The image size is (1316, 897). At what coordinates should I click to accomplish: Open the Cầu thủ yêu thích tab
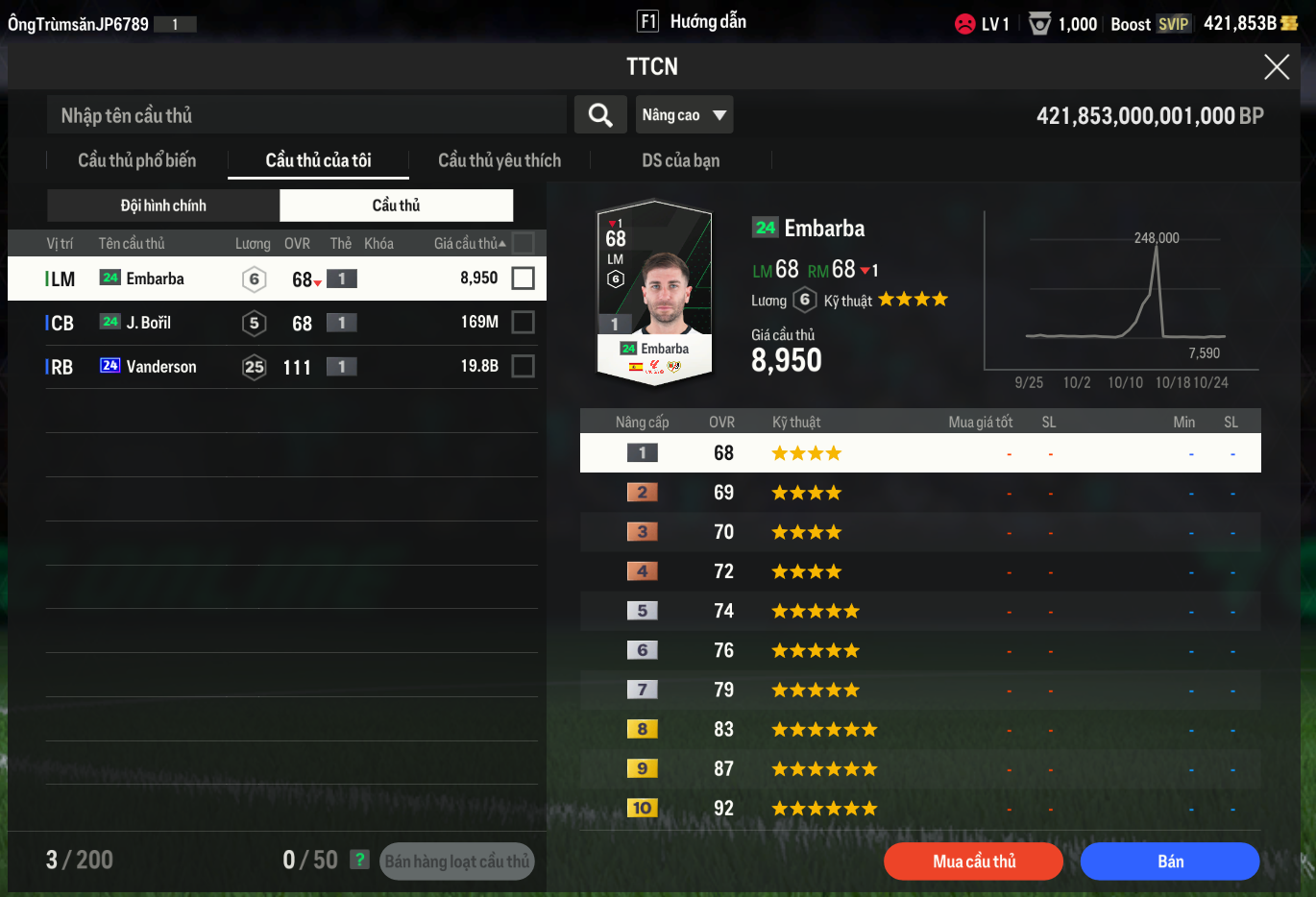coord(500,160)
